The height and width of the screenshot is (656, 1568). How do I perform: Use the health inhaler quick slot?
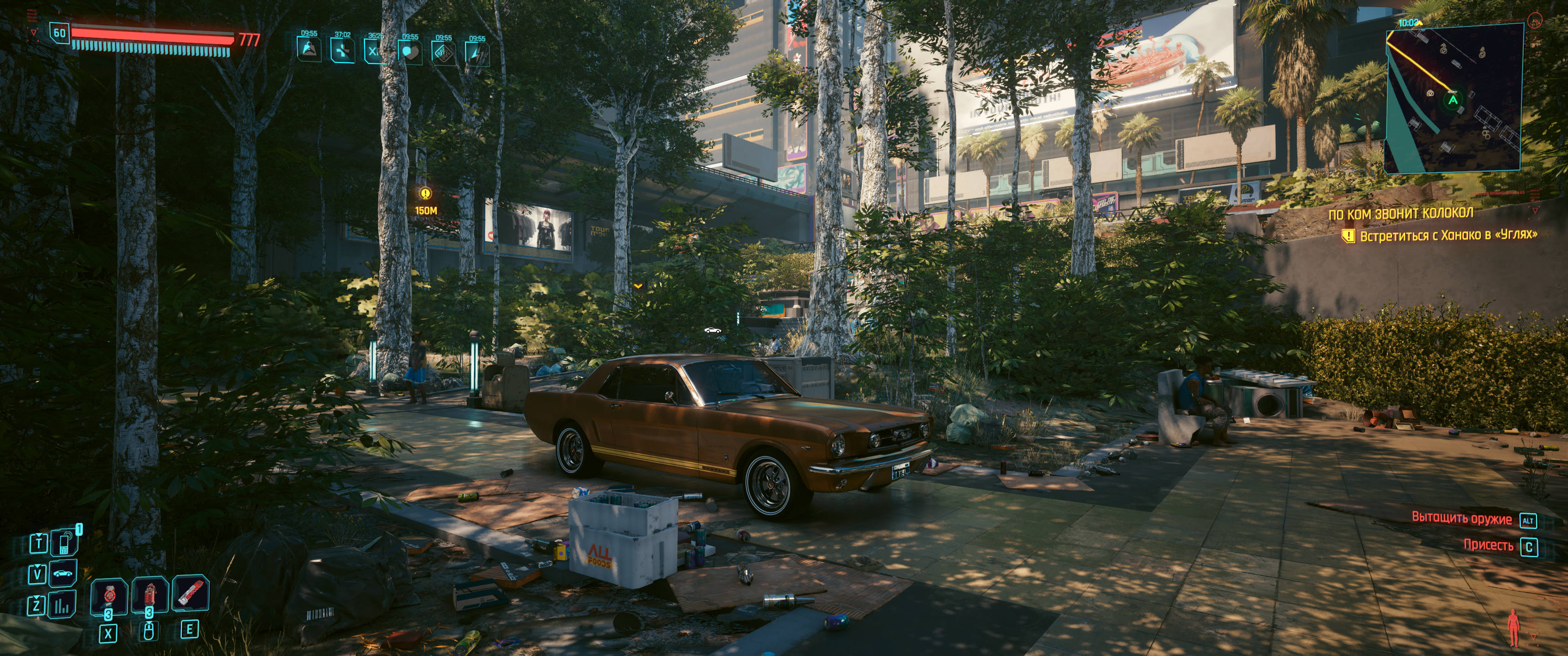click(x=109, y=597)
